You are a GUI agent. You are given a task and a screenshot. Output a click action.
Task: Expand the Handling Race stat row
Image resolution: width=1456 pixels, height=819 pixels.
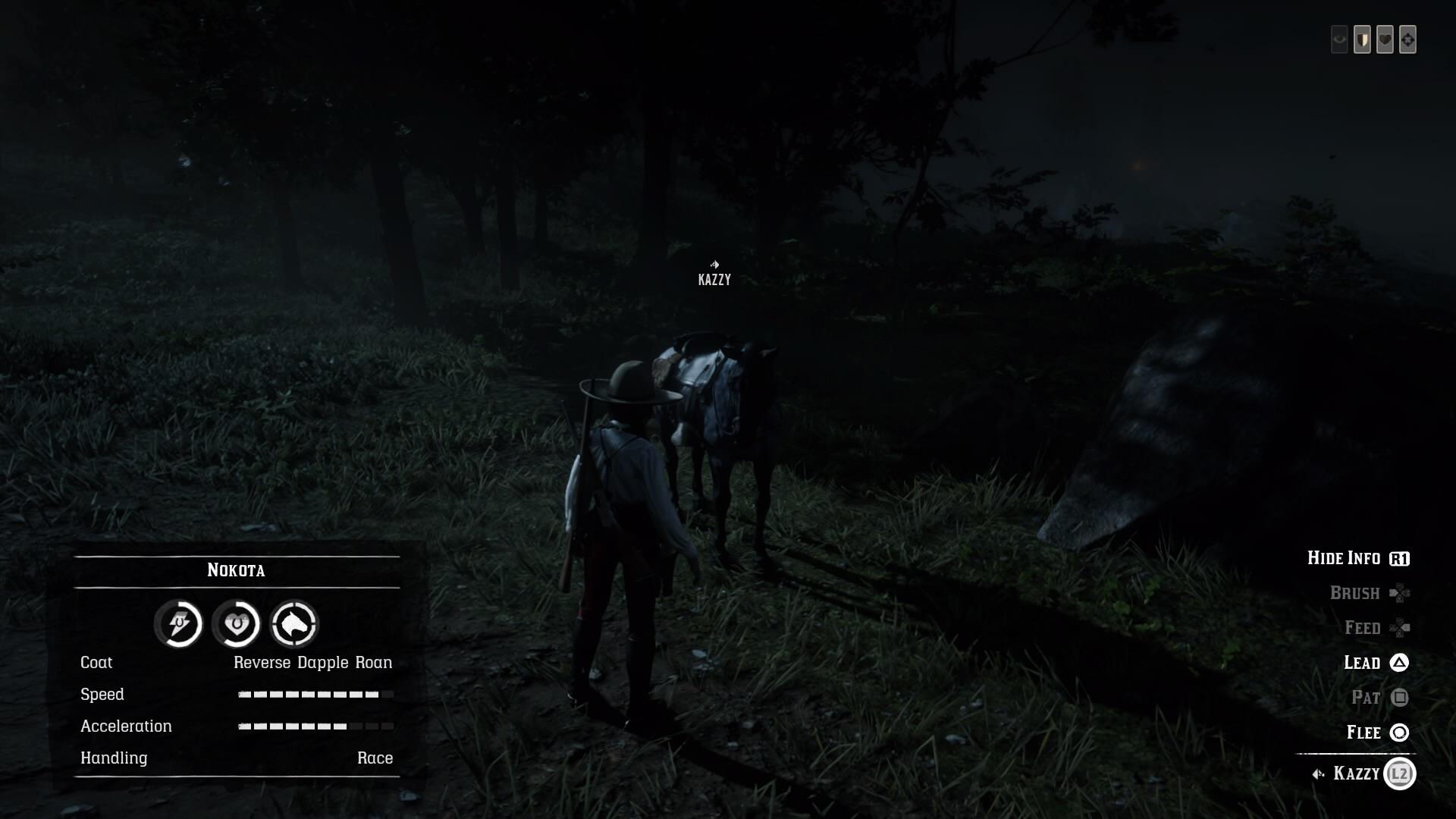click(236, 758)
